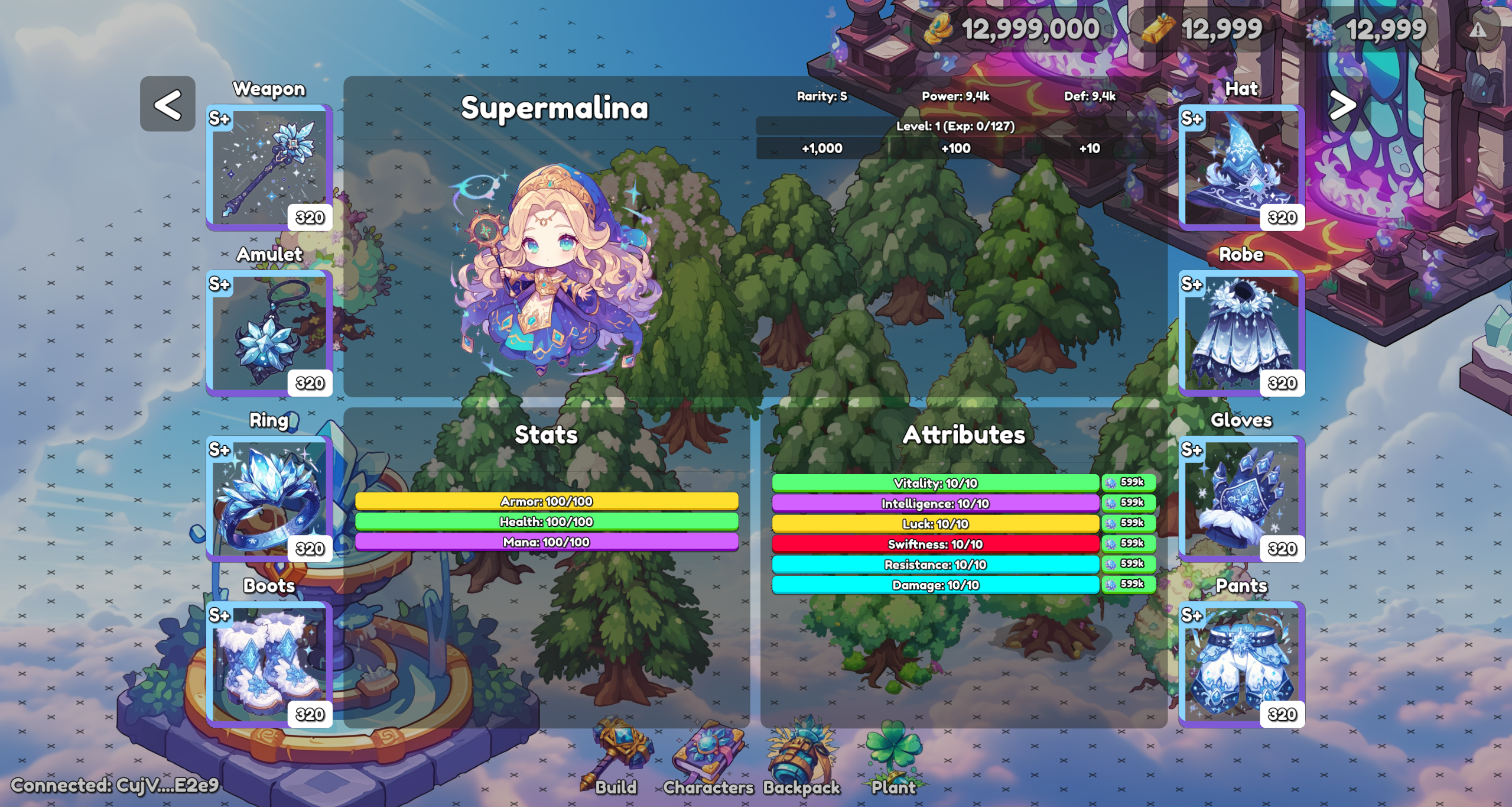This screenshot has height=807, width=1512.
Task: Switch to the next character
Action: click(1342, 105)
